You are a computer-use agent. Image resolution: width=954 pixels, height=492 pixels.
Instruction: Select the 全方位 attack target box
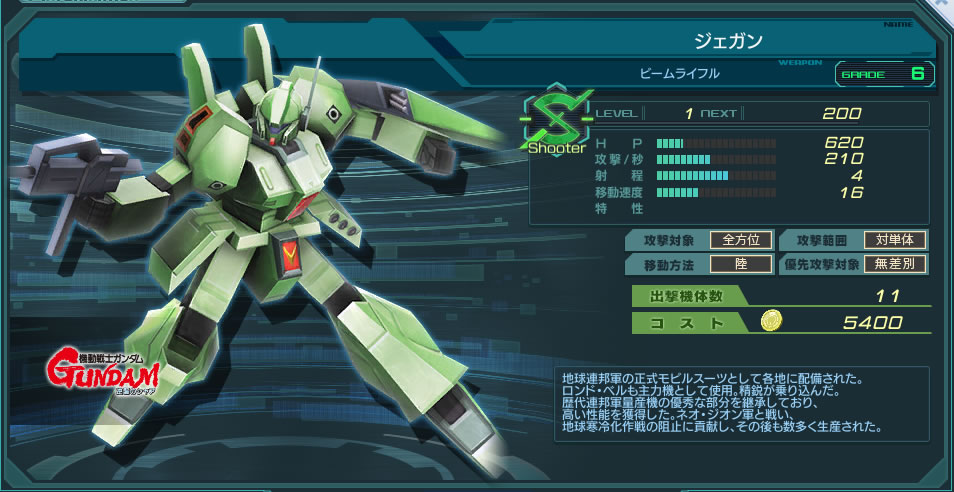point(741,240)
